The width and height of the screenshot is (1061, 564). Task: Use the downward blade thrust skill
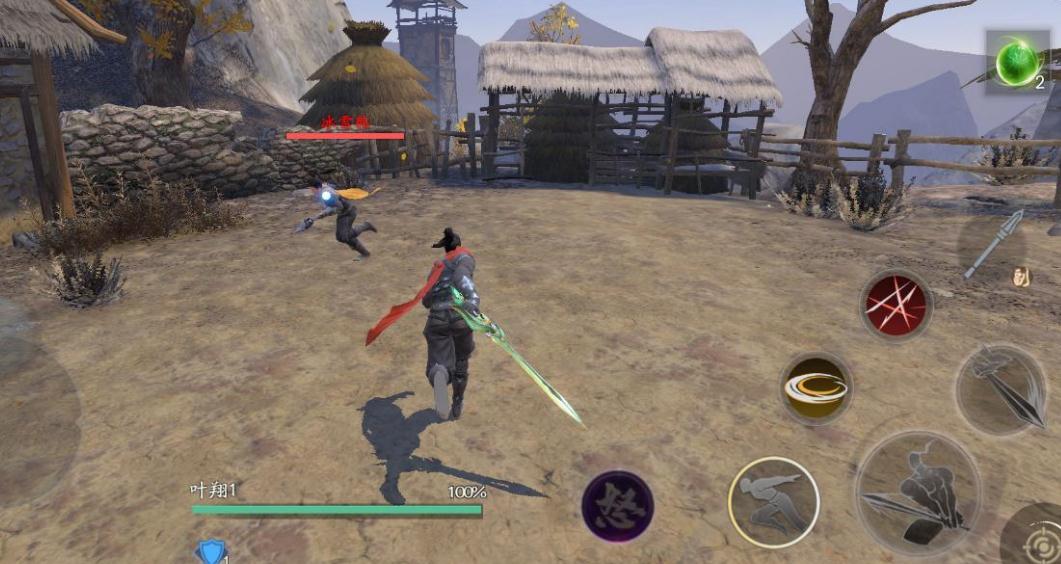1000,389
